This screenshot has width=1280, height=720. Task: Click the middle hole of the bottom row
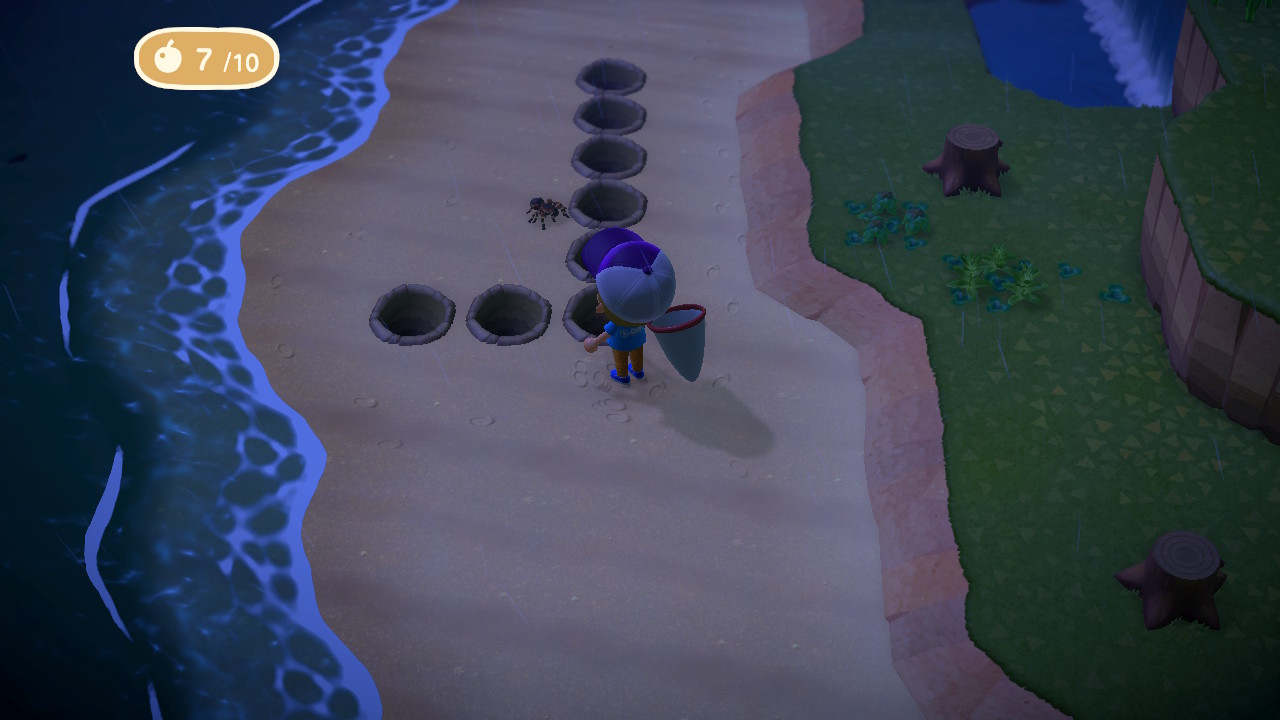510,315
